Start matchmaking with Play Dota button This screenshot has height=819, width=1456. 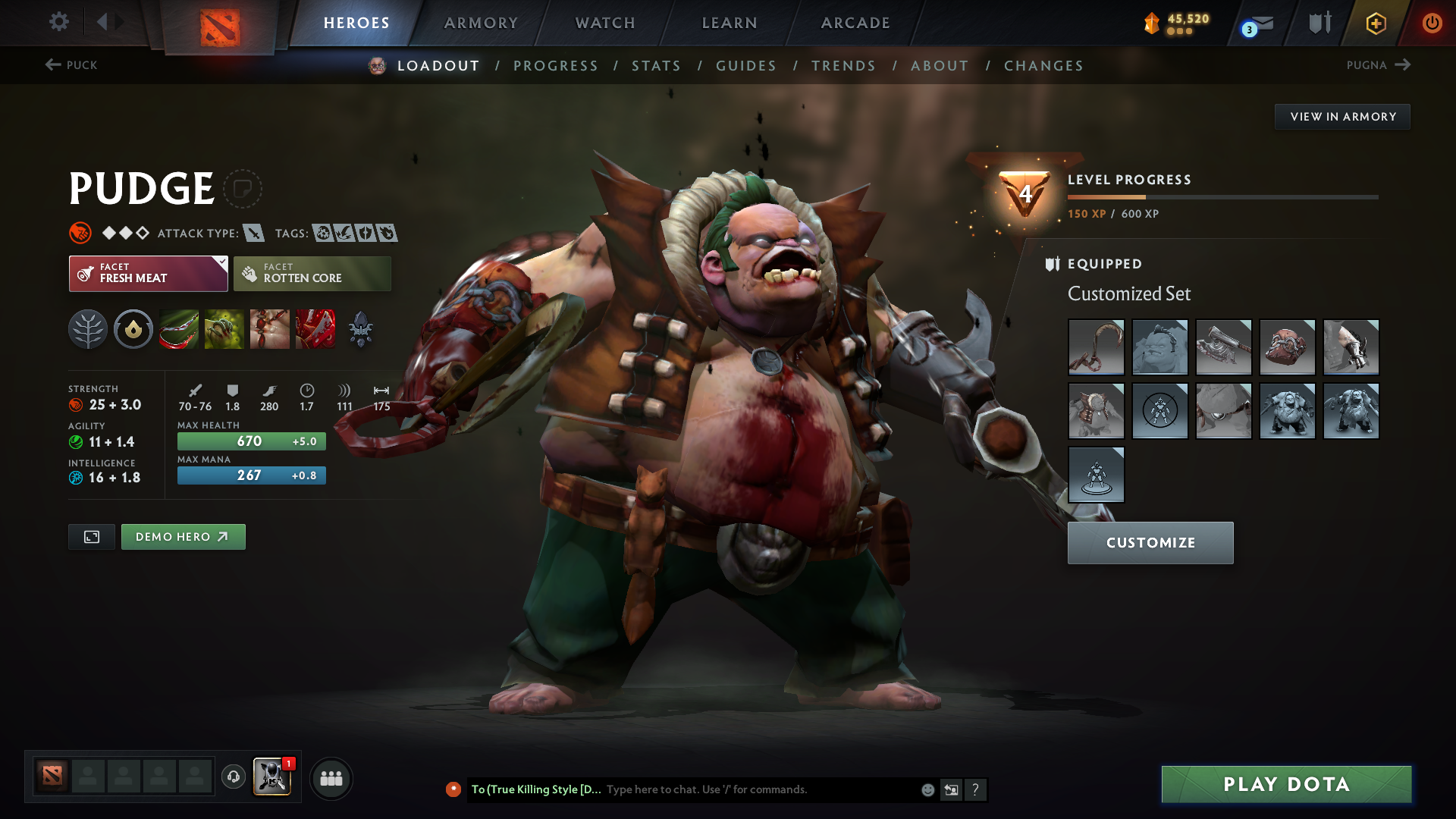click(x=1286, y=784)
